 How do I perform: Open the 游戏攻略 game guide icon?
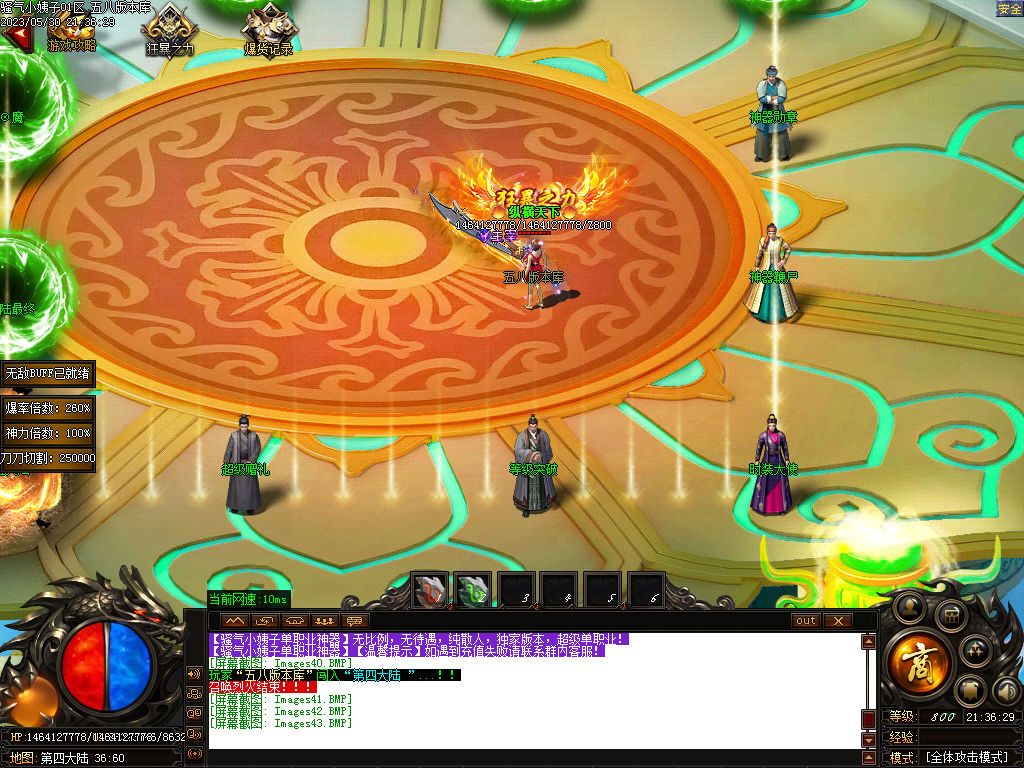(72, 30)
